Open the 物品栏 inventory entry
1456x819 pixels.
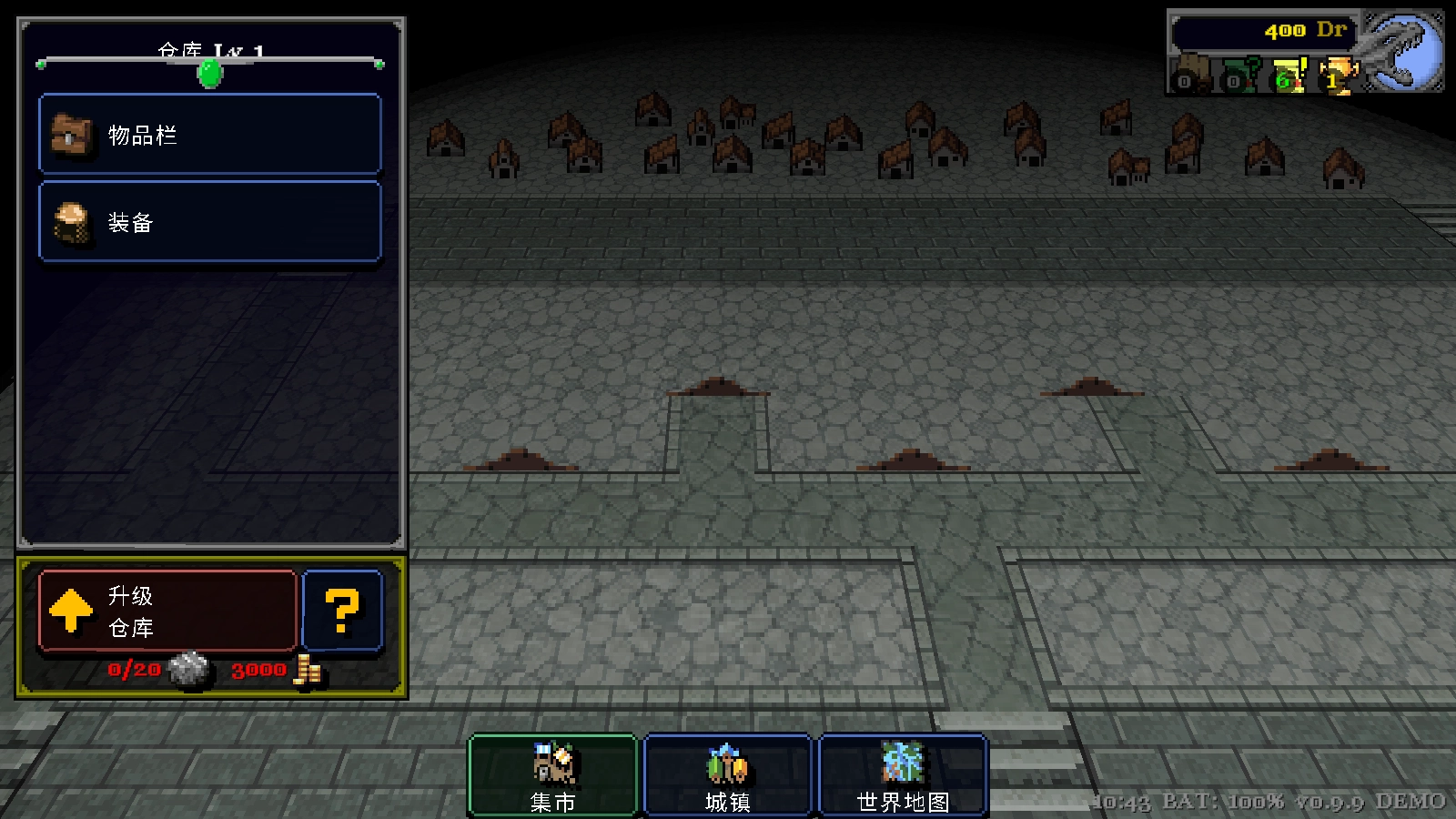(209, 135)
